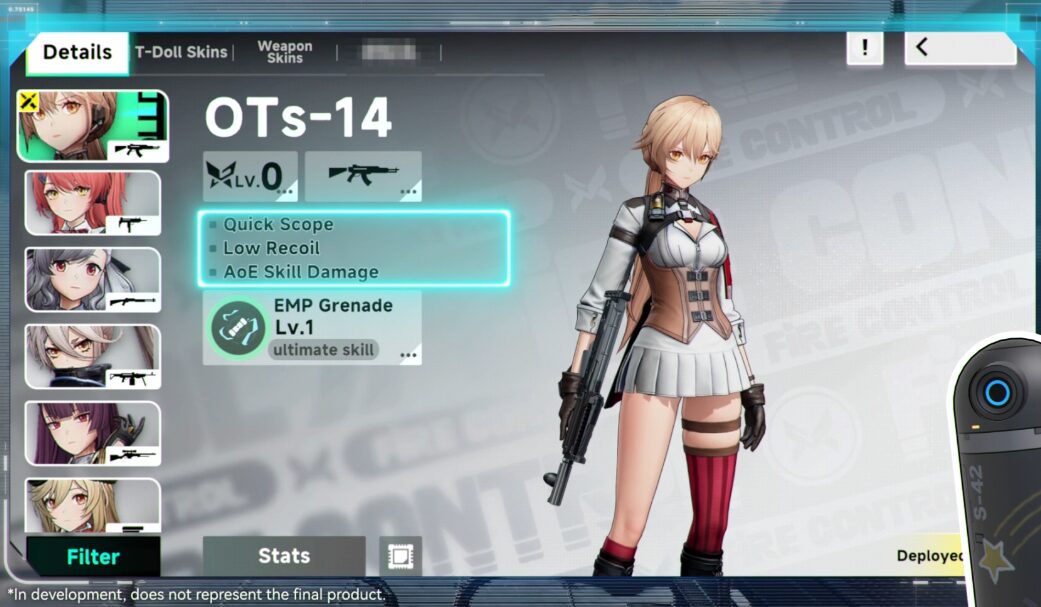Open the Filter options
This screenshot has width=1041, height=607.
(93, 557)
